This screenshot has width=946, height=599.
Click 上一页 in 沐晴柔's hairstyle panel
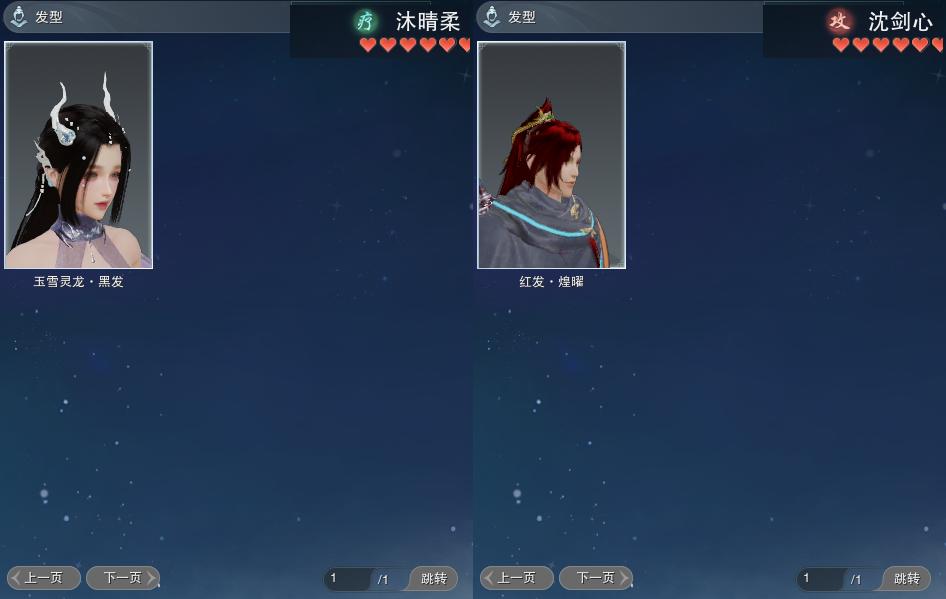click(x=44, y=578)
